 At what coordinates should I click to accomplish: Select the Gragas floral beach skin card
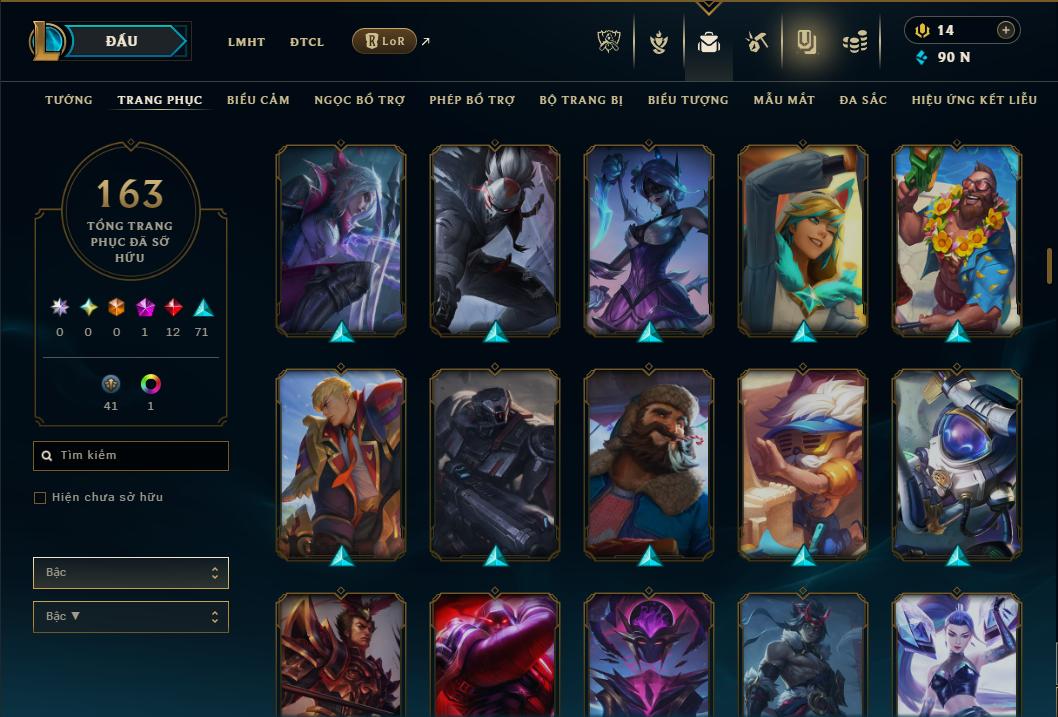point(956,238)
